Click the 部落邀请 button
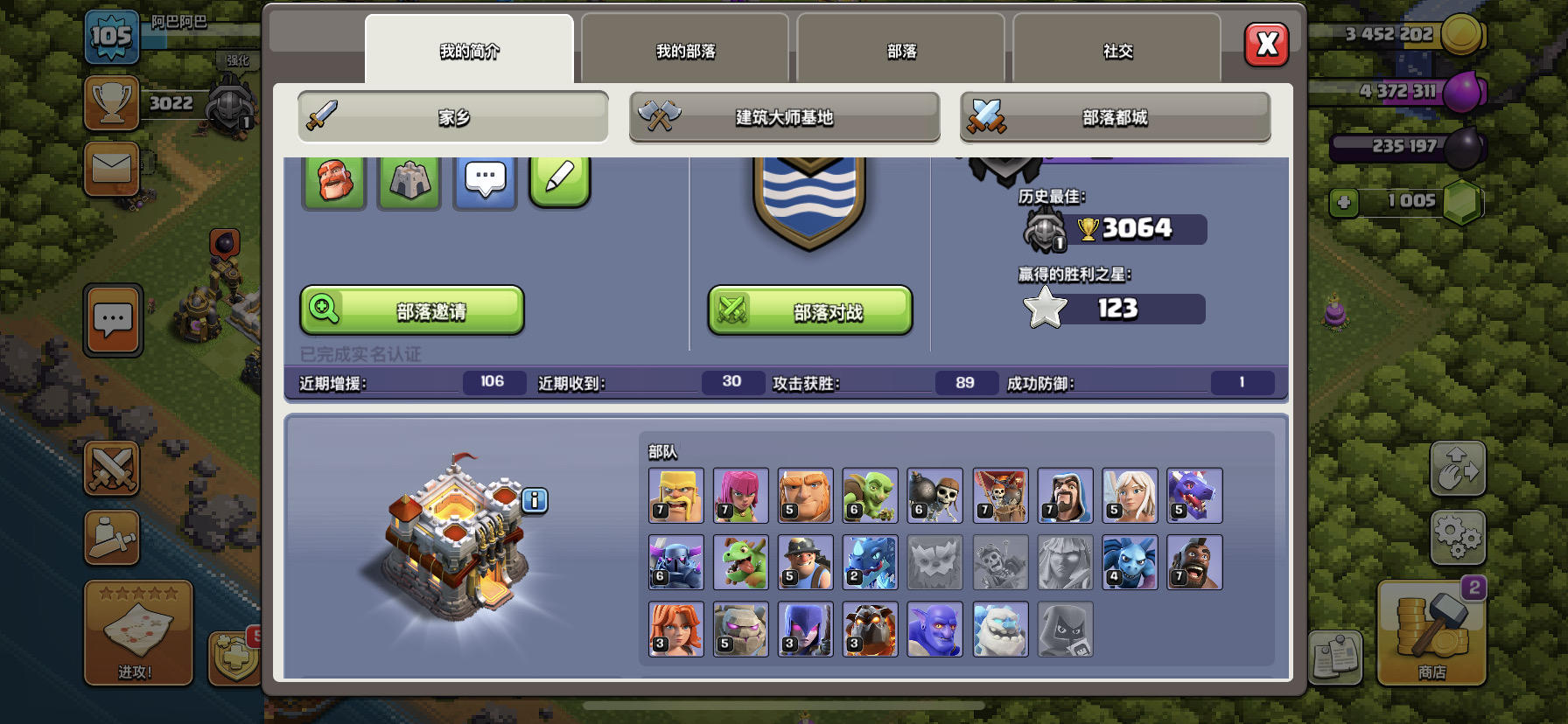The height and width of the screenshot is (724, 1568). [411, 310]
